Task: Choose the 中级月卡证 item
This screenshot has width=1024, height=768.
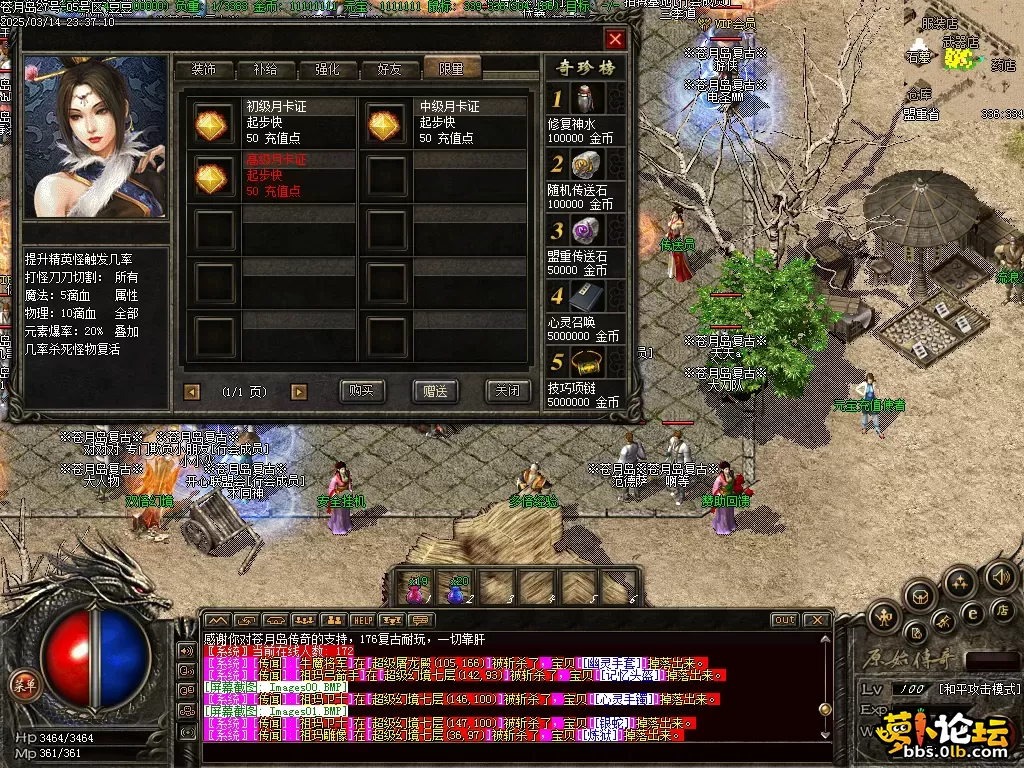Action: [x=386, y=123]
